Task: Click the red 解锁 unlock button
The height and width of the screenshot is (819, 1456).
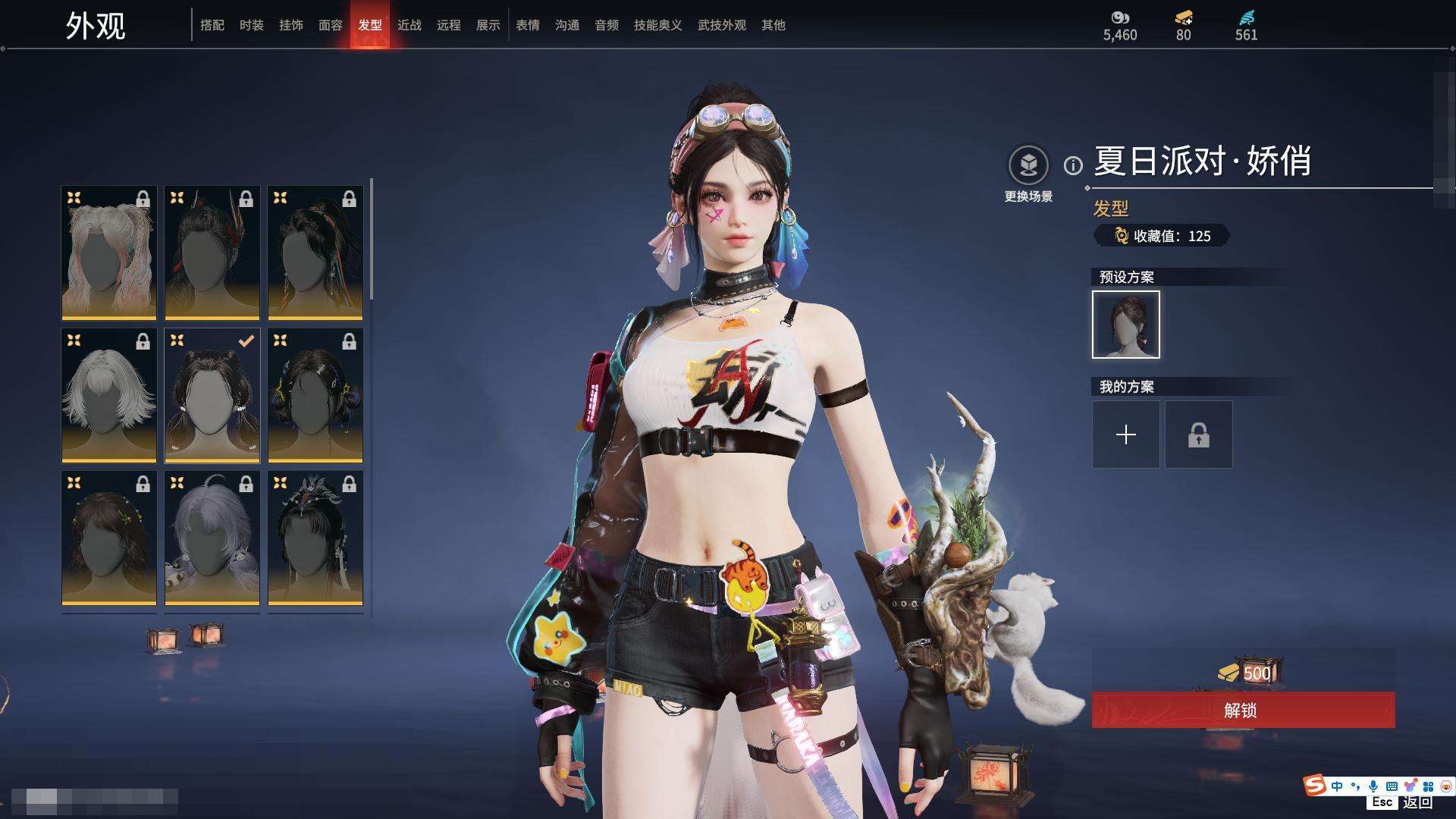Action: [x=1242, y=711]
